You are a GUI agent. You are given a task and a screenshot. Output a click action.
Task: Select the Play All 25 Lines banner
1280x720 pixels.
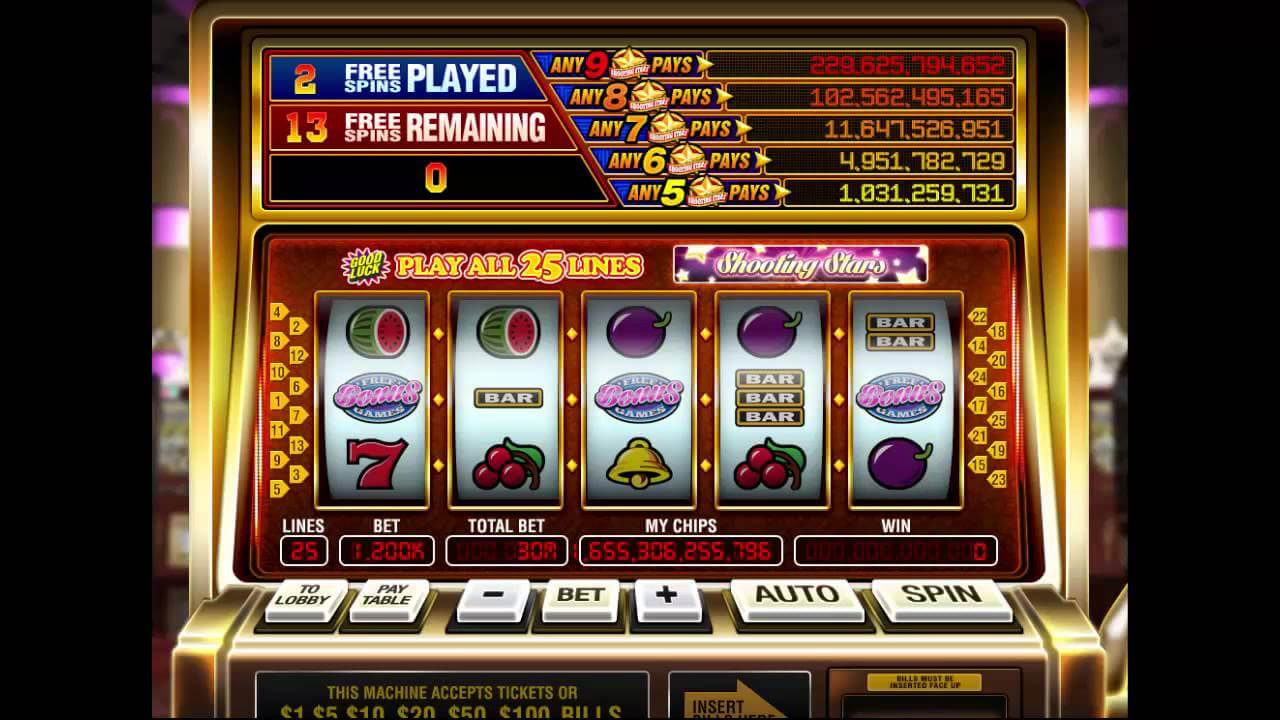(x=517, y=266)
